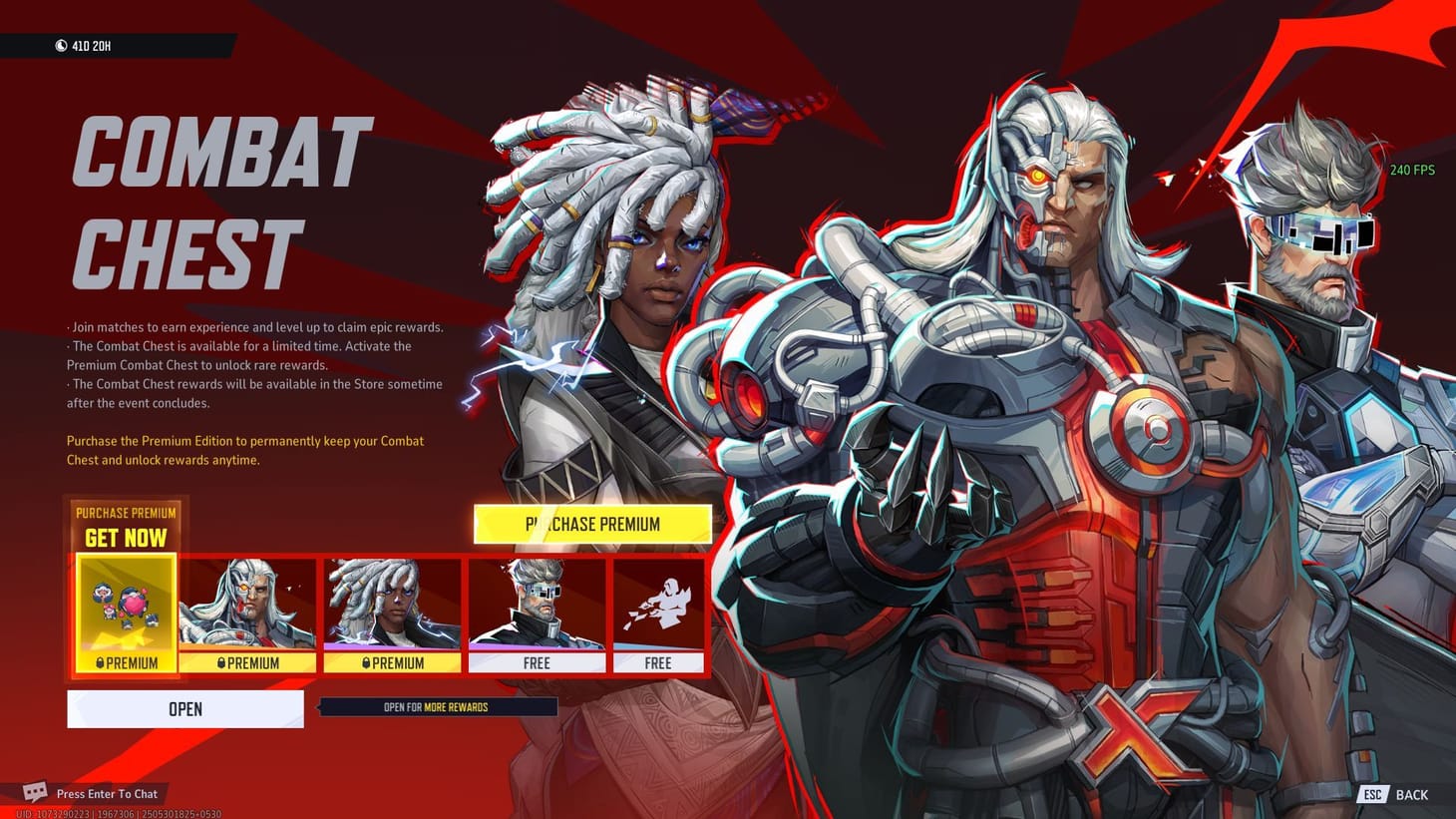Click the Press Enter To Chat bar
Screen dimensions: 1456x819
click(x=108, y=794)
